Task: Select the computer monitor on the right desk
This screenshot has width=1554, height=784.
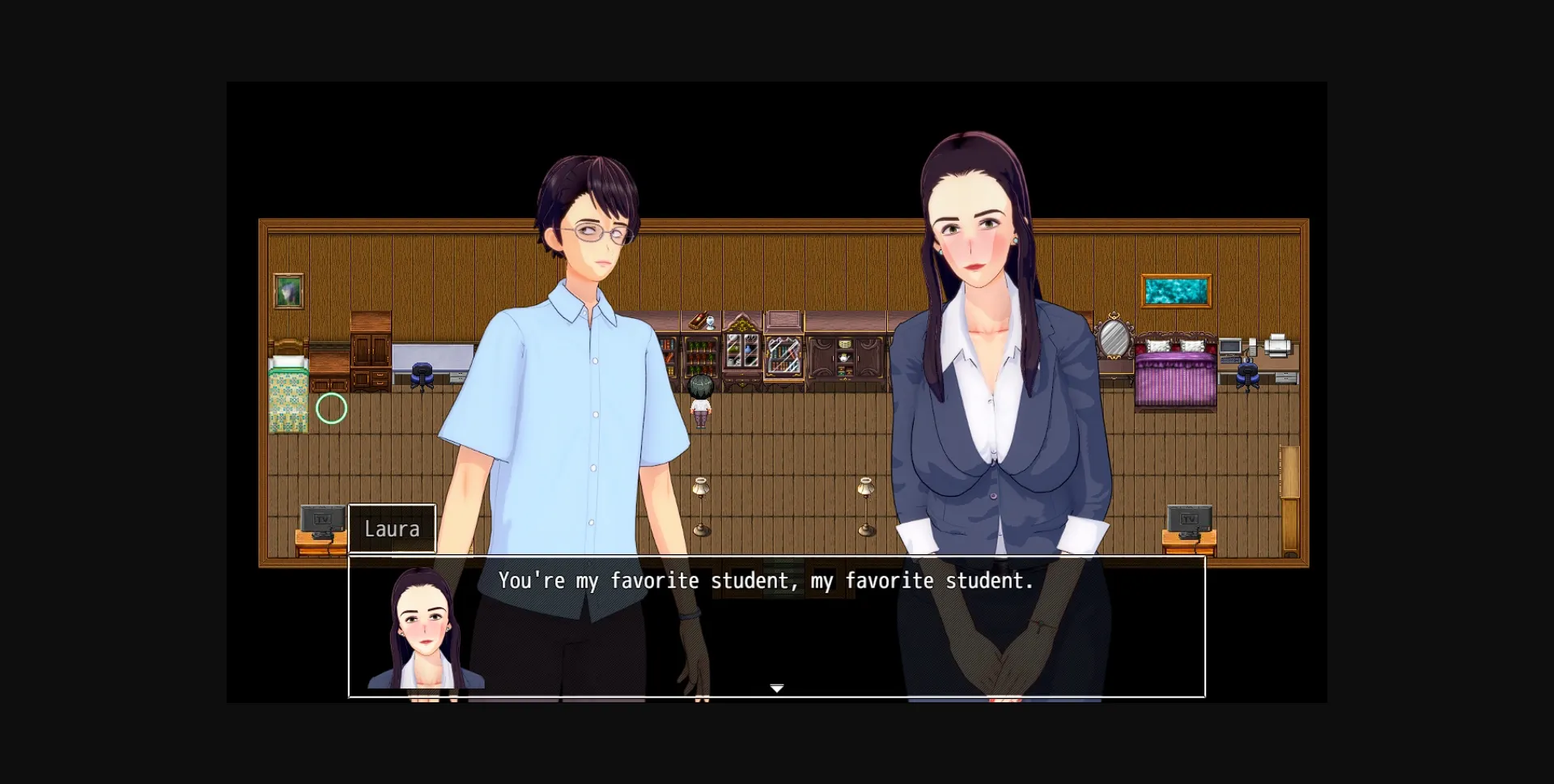Action: [x=1230, y=346]
